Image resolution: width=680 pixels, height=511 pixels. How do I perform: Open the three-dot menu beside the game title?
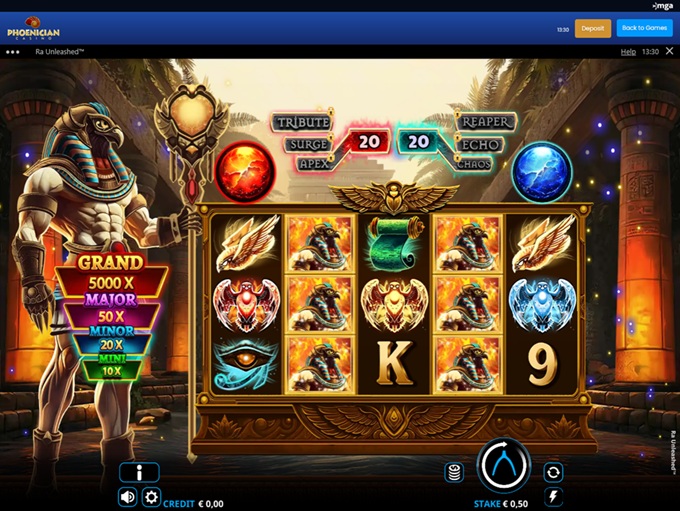pos(13,51)
